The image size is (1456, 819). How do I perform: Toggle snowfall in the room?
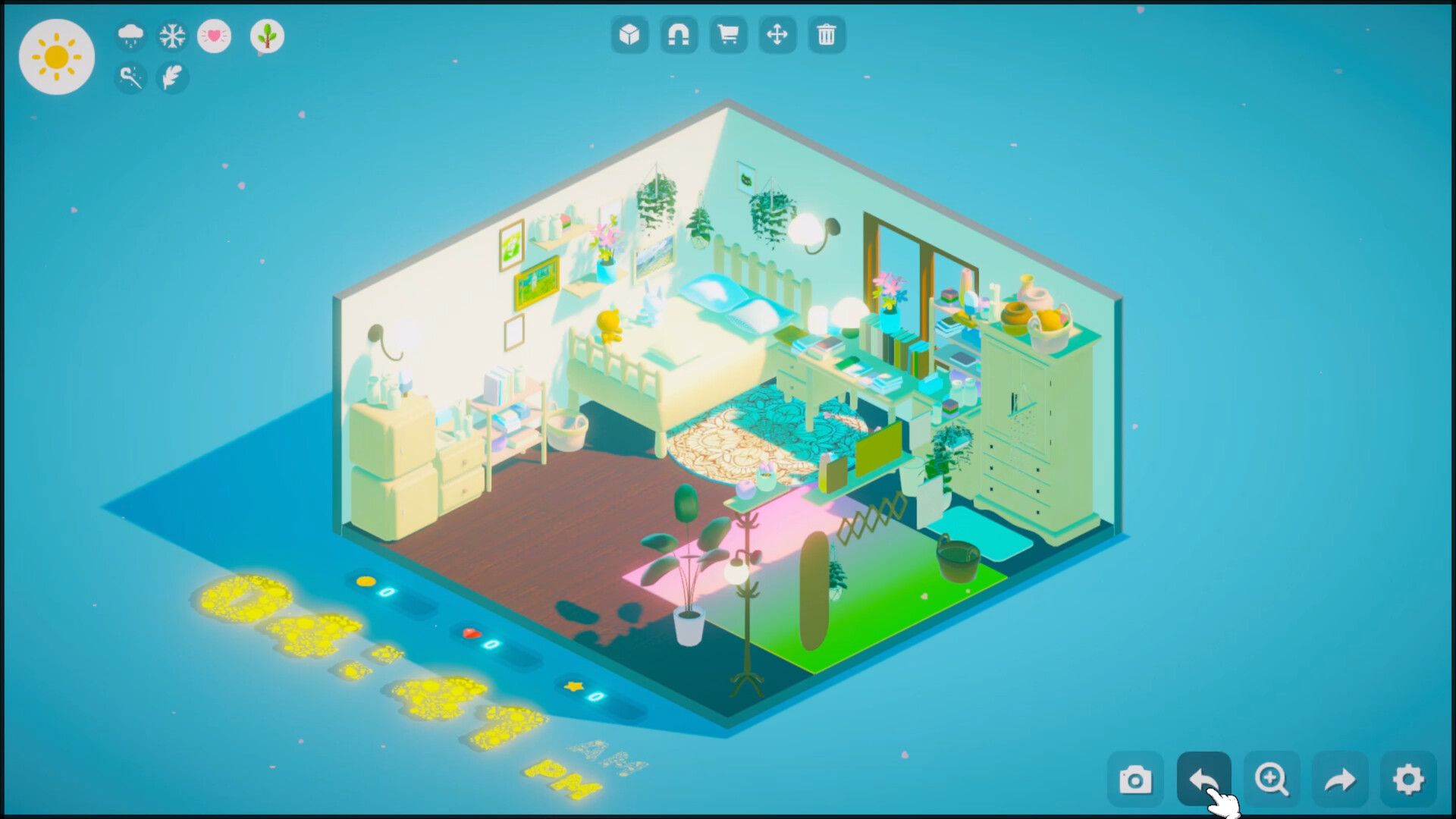click(x=172, y=36)
